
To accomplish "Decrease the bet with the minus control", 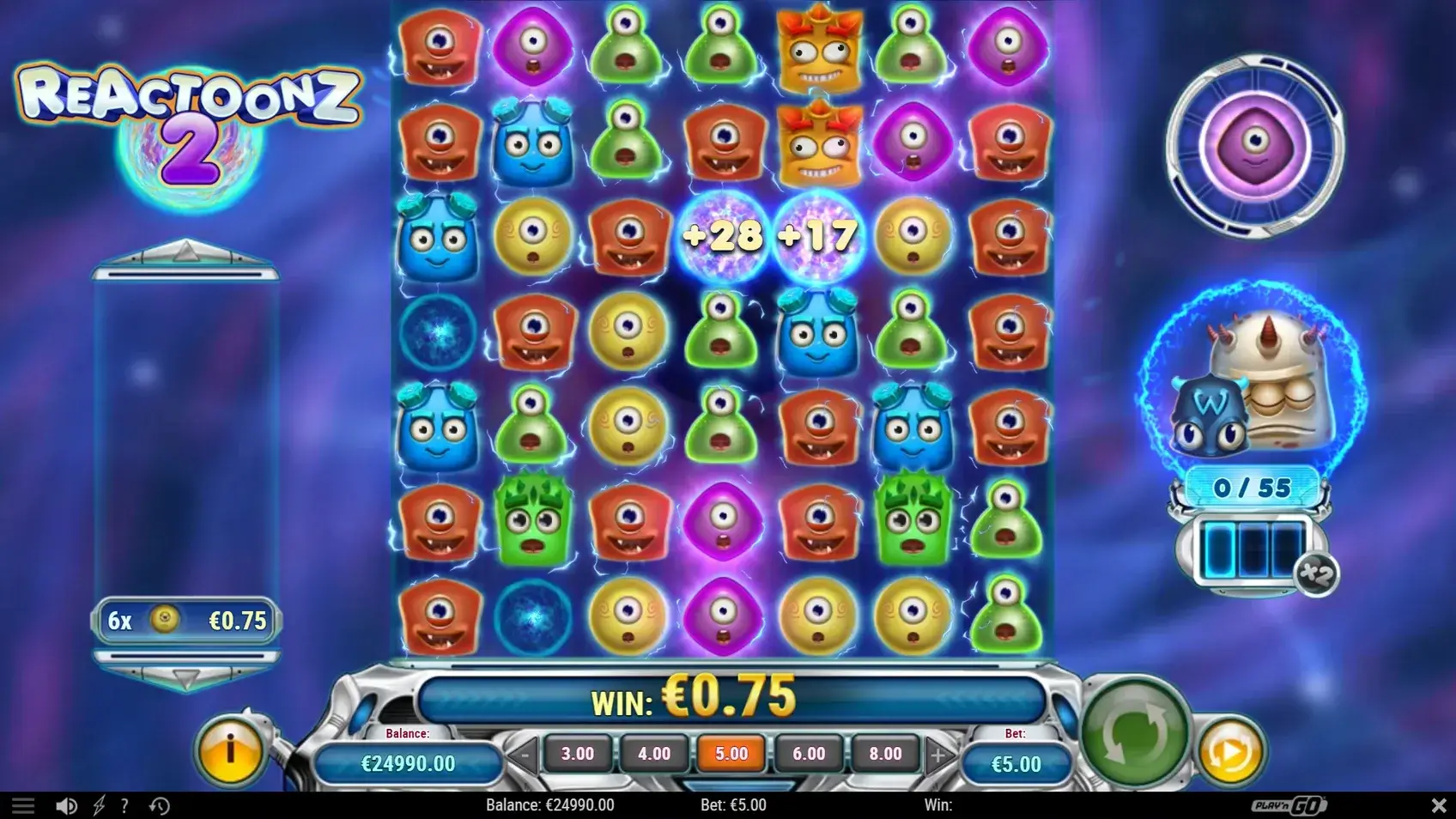I will pos(523,753).
